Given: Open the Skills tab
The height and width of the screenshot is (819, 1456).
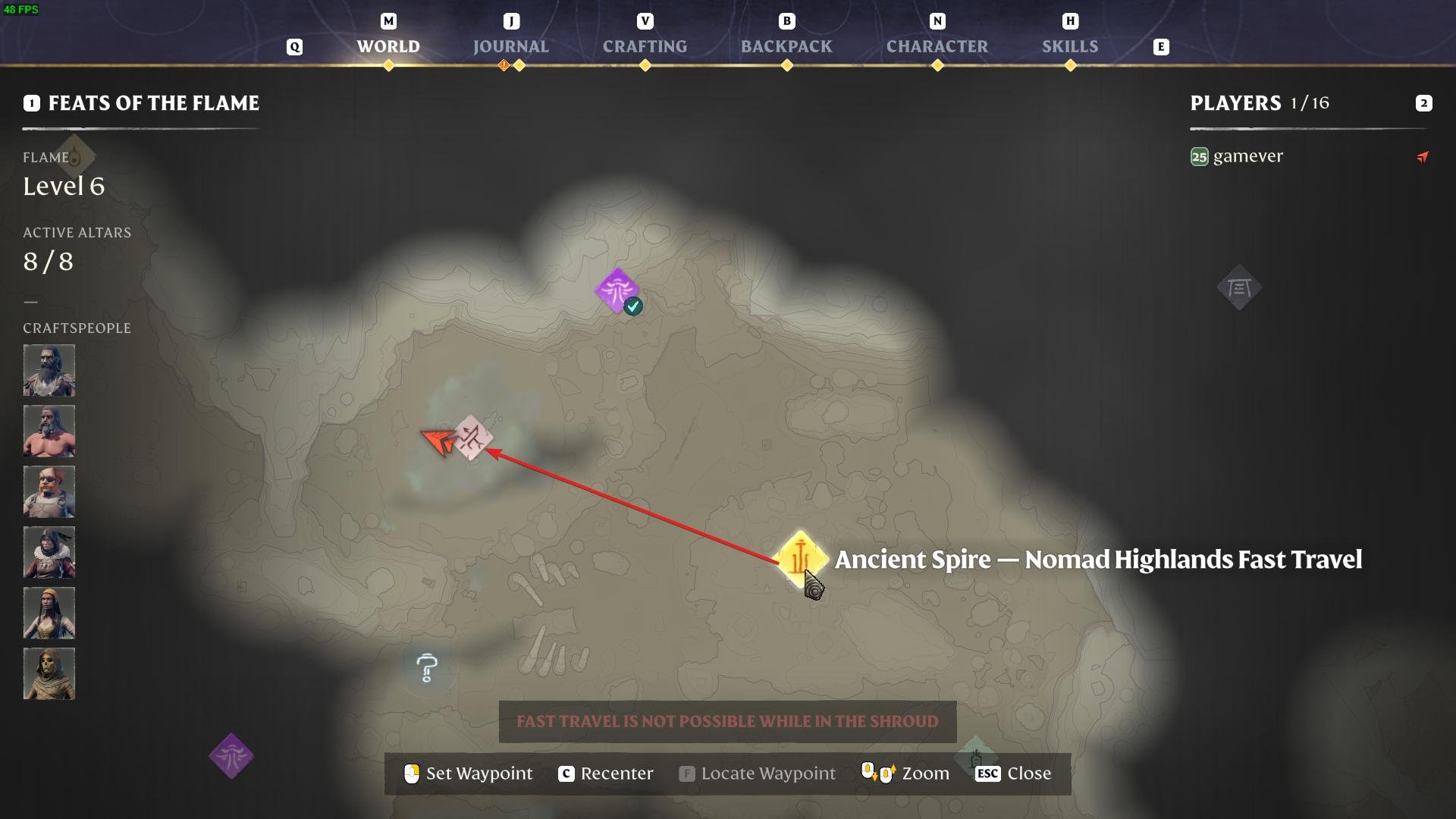Looking at the screenshot, I should [1069, 46].
